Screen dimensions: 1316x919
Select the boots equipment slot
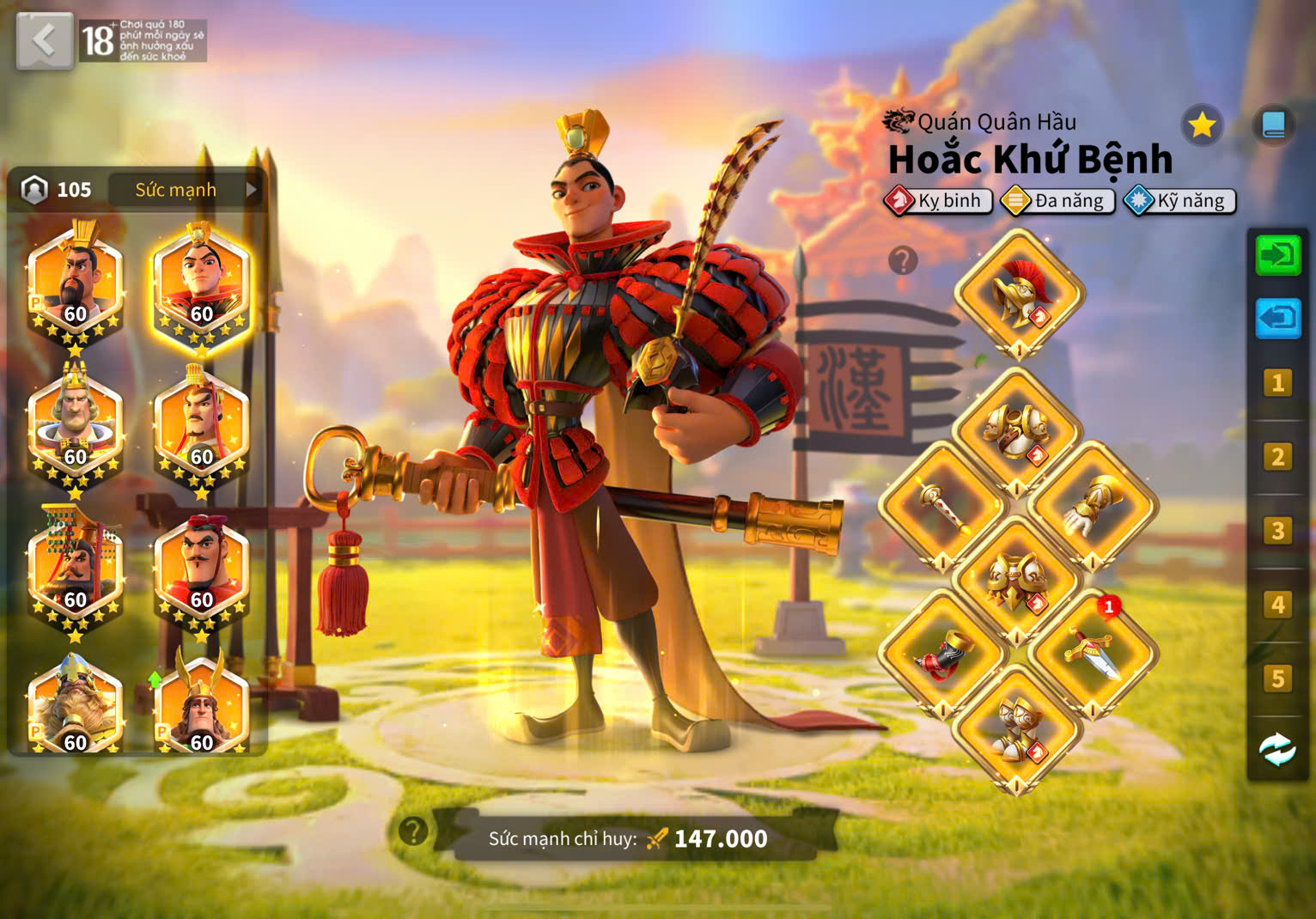click(1017, 728)
